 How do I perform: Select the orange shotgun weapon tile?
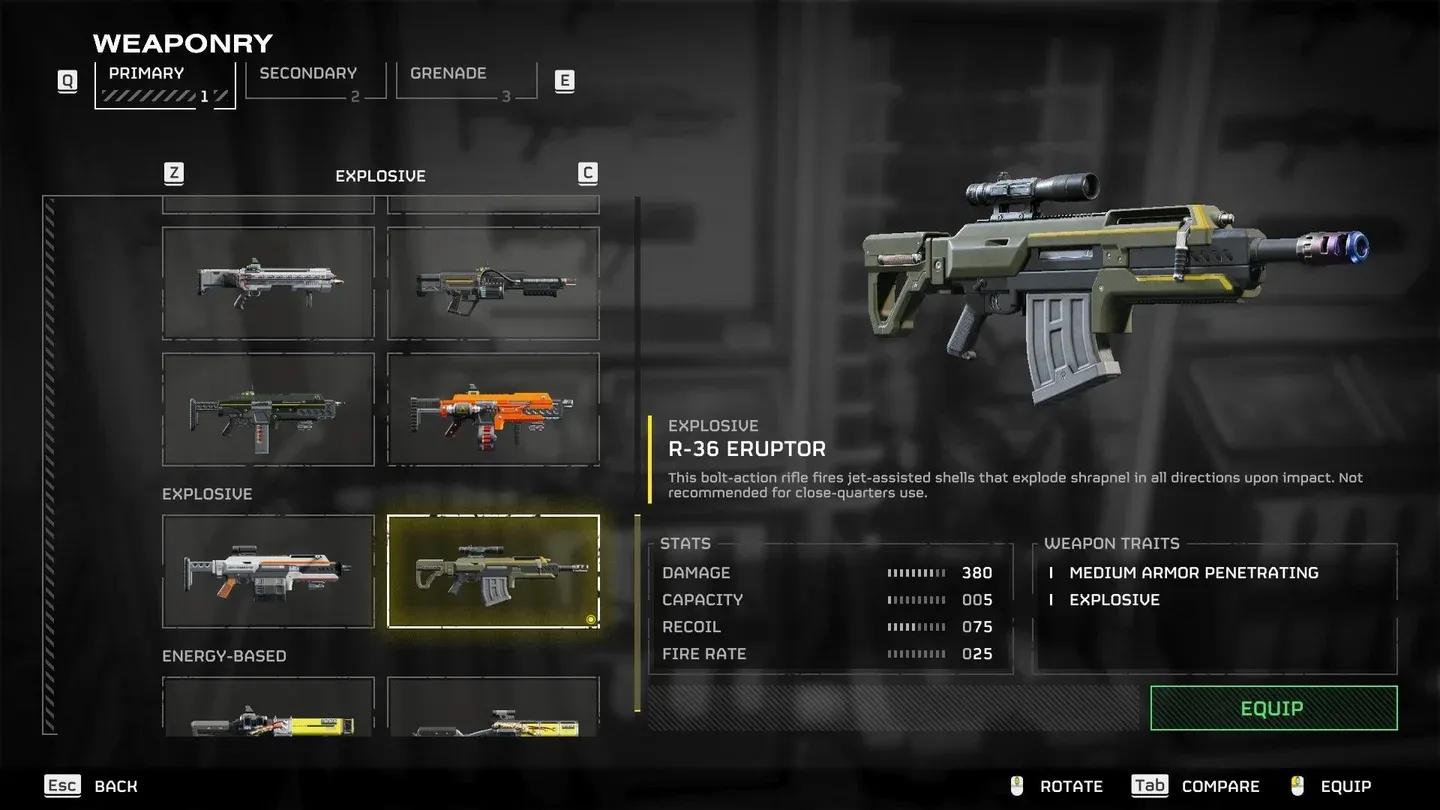point(493,409)
